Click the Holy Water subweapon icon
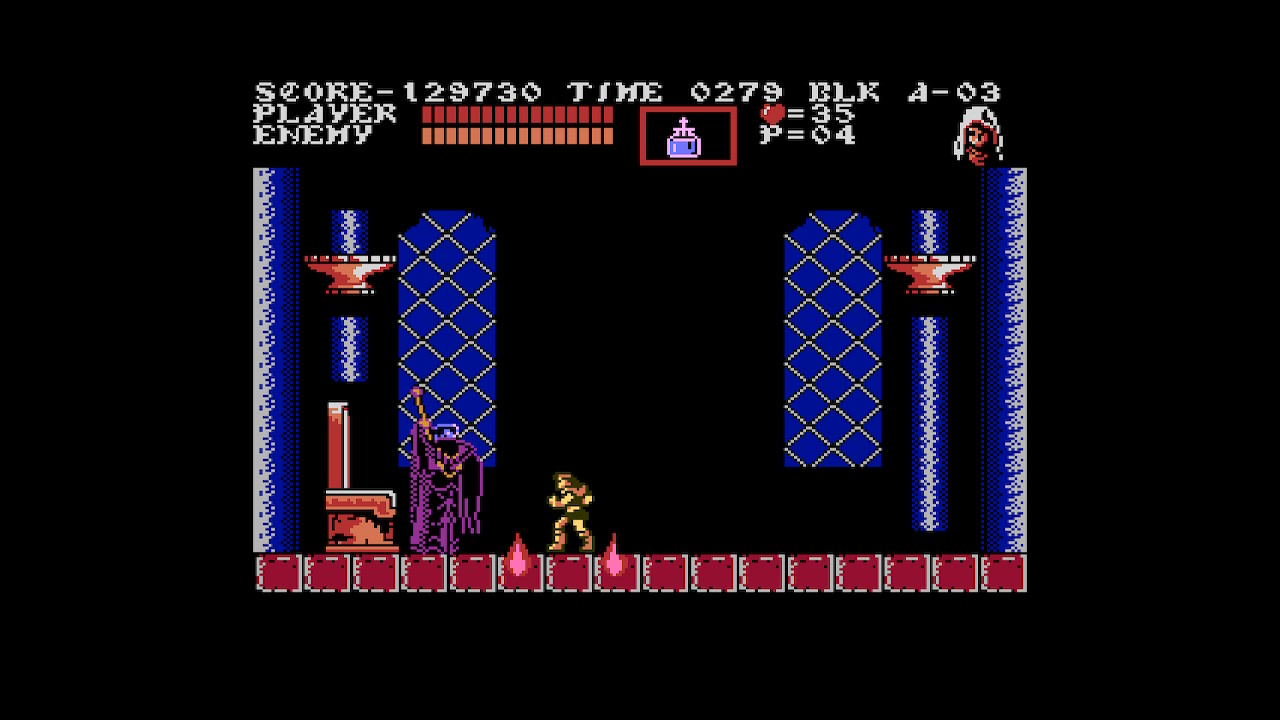 click(x=686, y=140)
